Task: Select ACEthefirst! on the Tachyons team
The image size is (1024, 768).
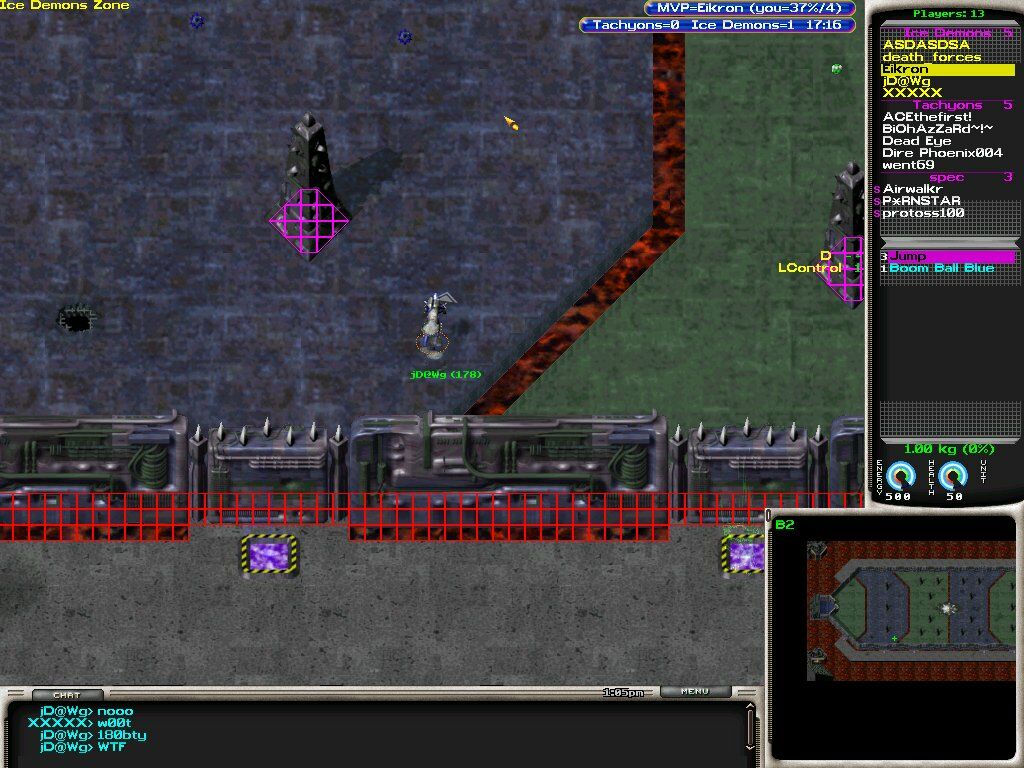Action: tap(927, 117)
